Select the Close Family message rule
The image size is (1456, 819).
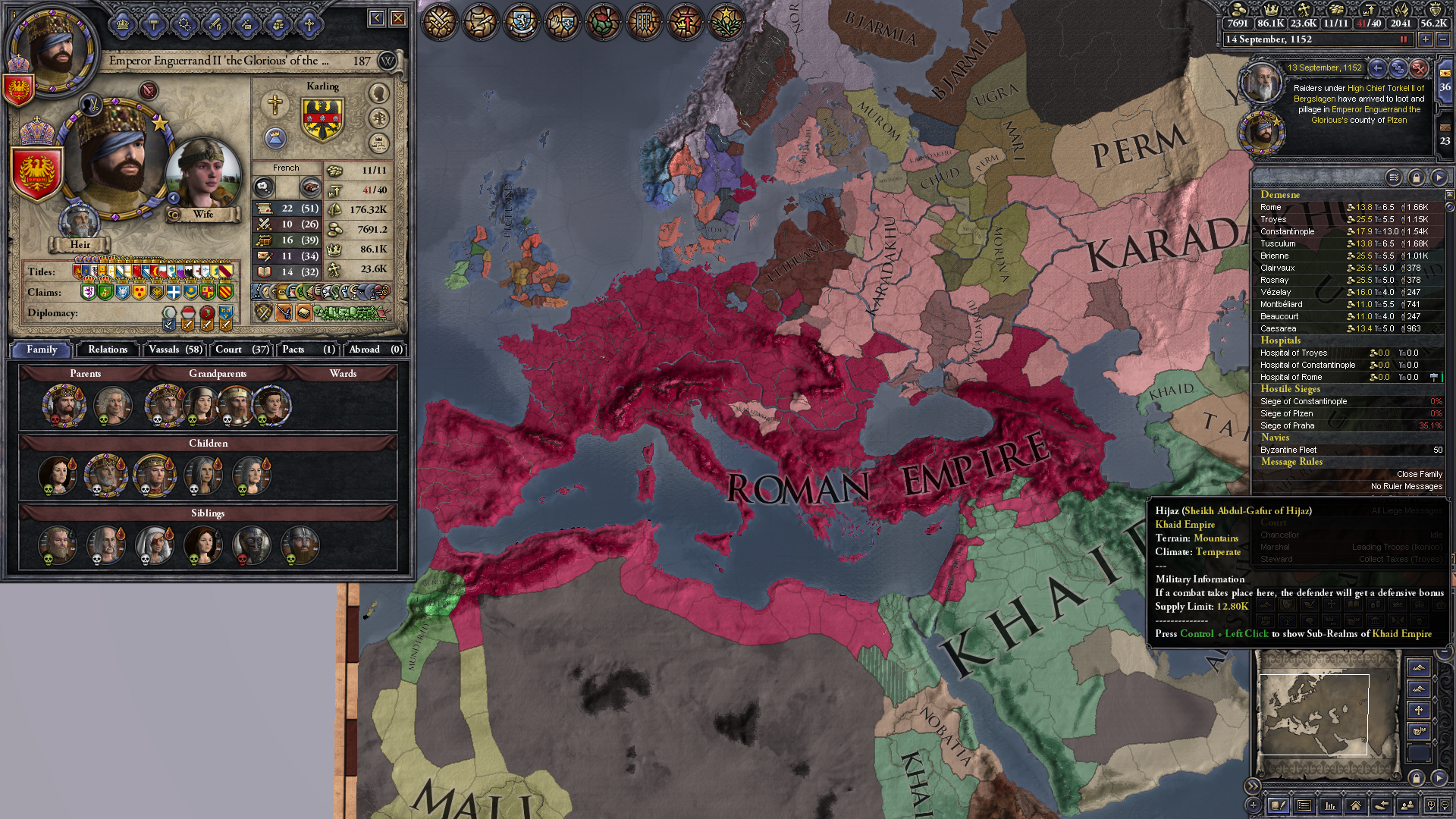tap(1419, 473)
